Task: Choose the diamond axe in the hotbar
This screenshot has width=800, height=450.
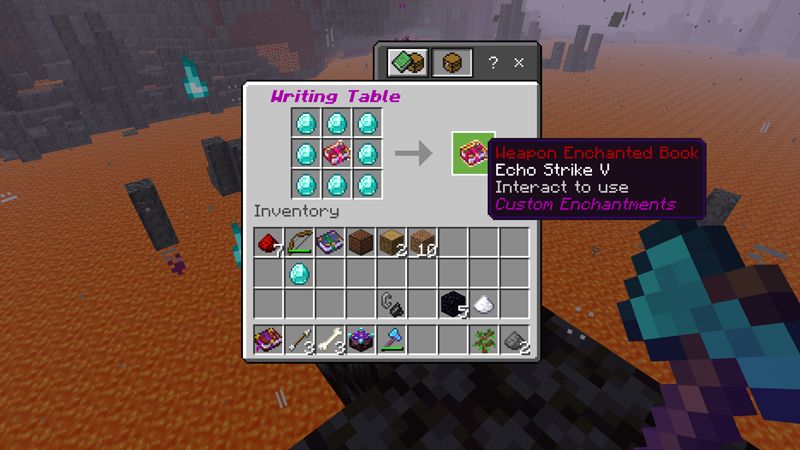Action: [x=391, y=339]
